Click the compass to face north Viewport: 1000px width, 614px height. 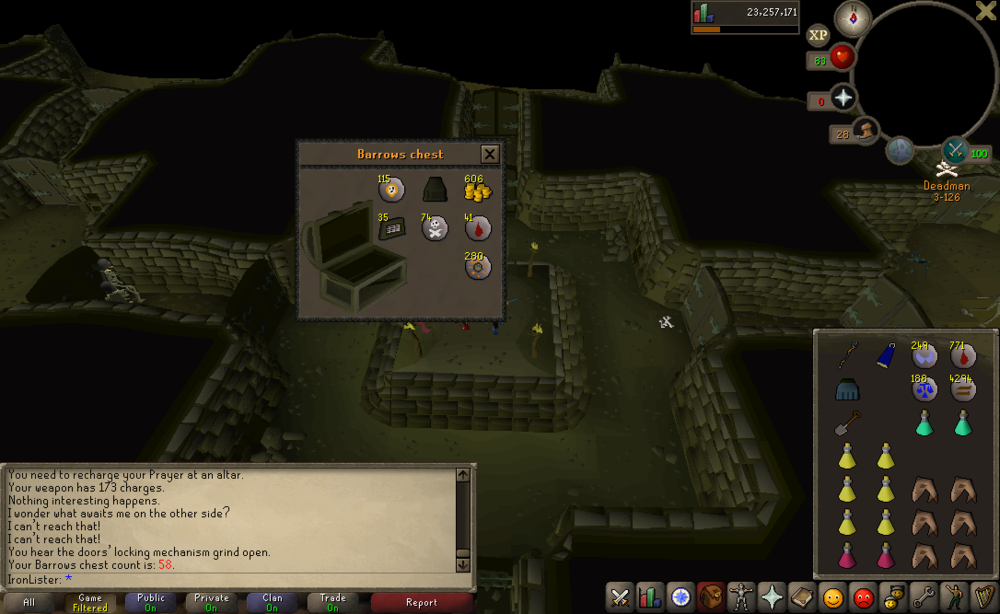click(853, 18)
